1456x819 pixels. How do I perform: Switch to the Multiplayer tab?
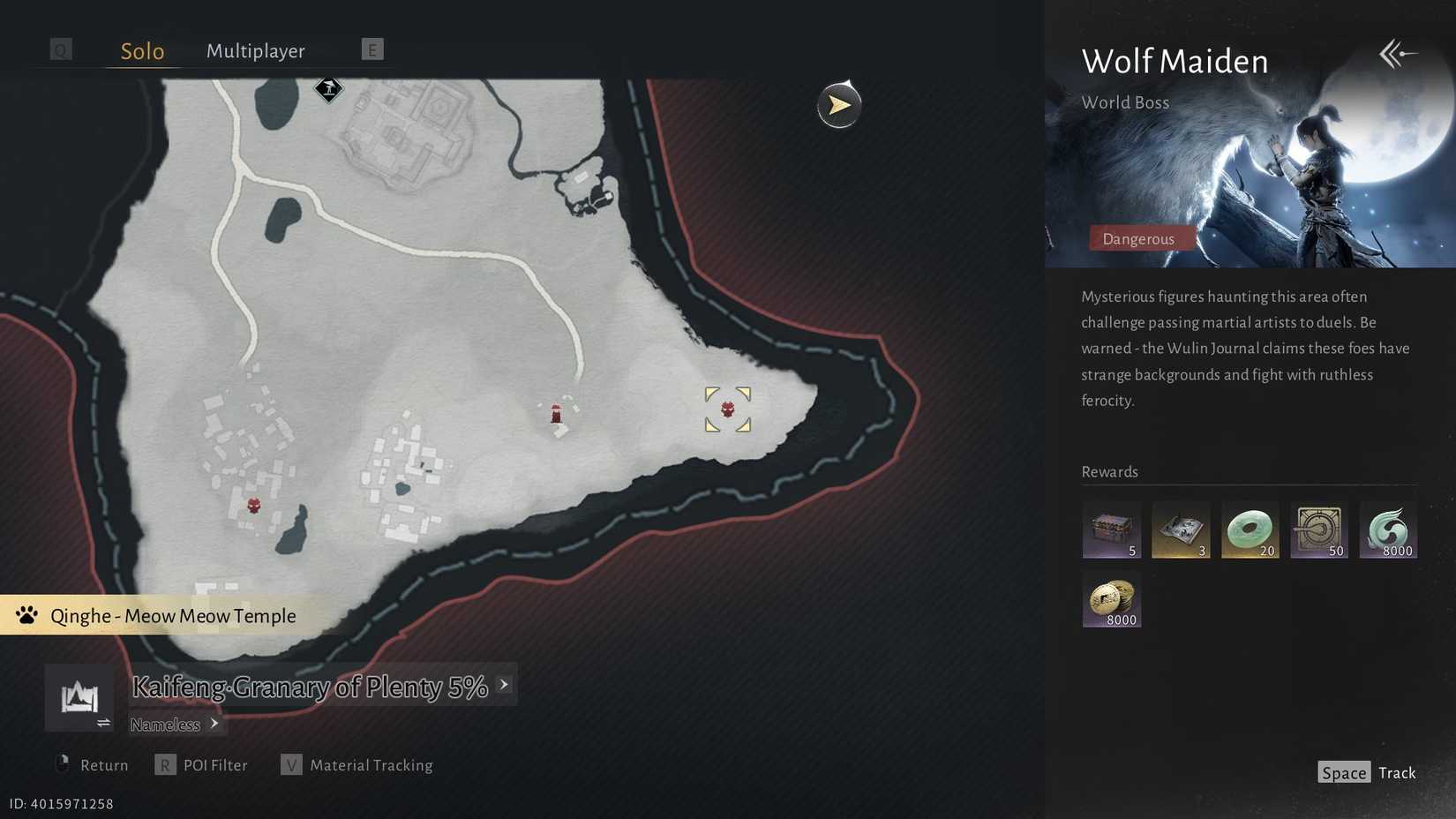pos(255,51)
